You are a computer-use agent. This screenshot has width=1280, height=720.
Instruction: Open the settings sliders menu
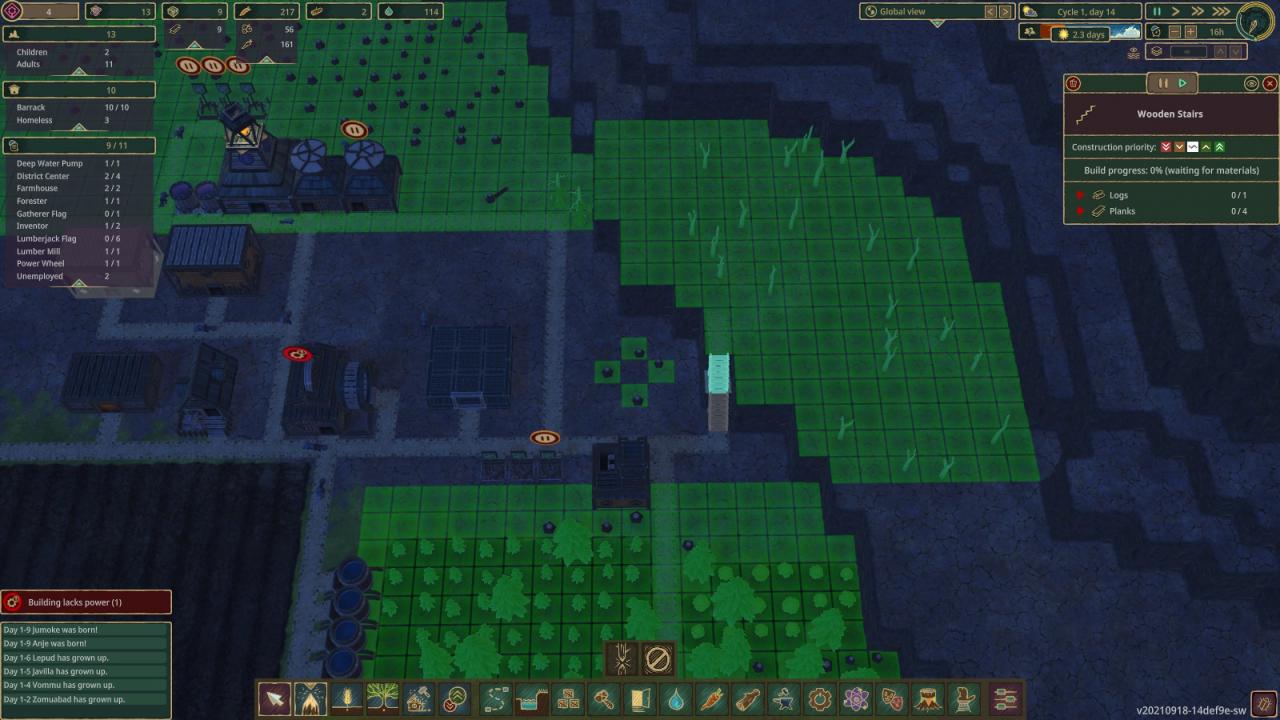tap(1005, 698)
